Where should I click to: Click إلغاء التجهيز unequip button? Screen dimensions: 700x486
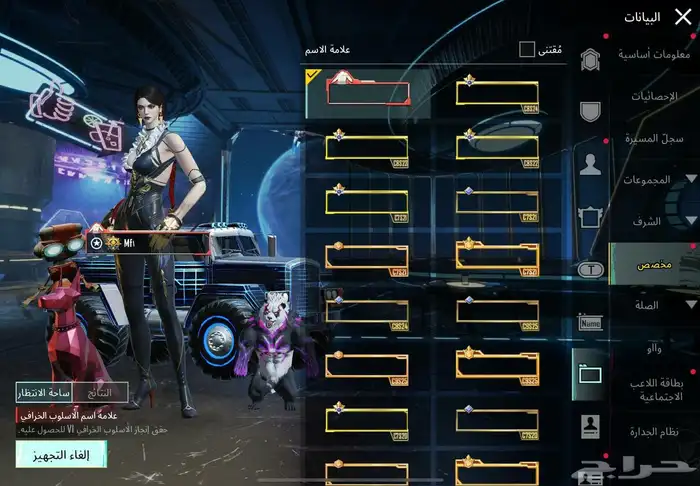tap(60, 455)
